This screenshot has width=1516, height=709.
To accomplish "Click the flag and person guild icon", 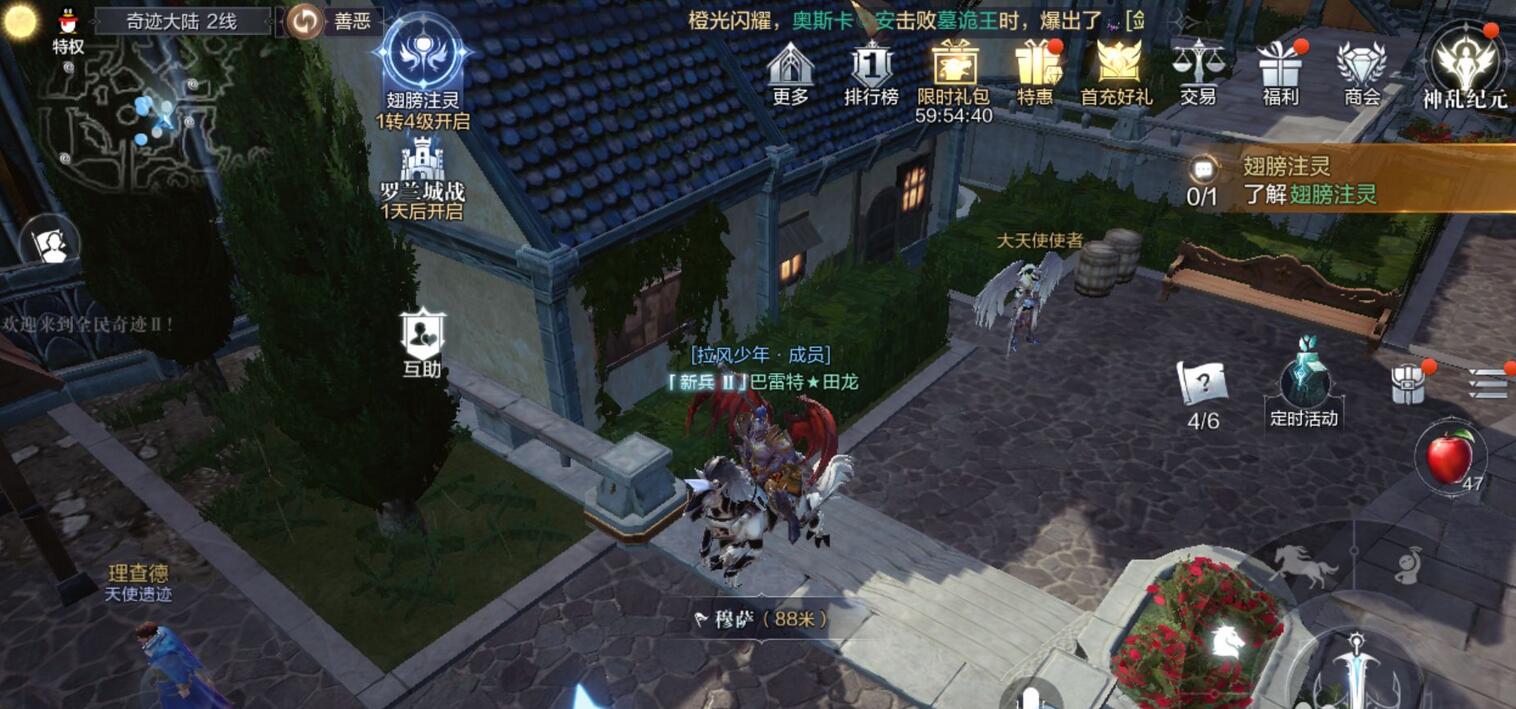I will pyautogui.click(x=50, y=243).
